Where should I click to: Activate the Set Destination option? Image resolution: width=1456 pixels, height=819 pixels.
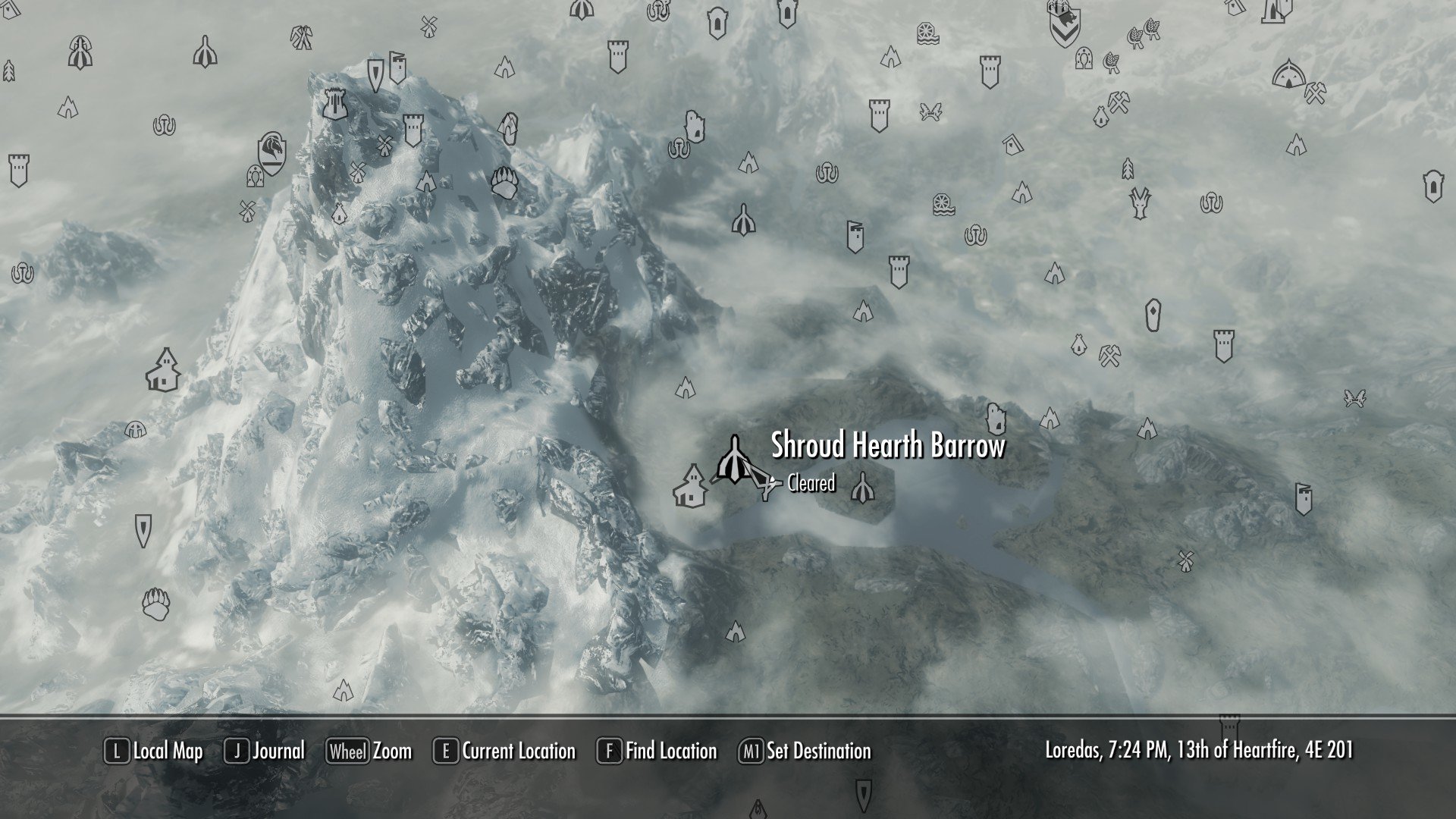pos(805,752)
